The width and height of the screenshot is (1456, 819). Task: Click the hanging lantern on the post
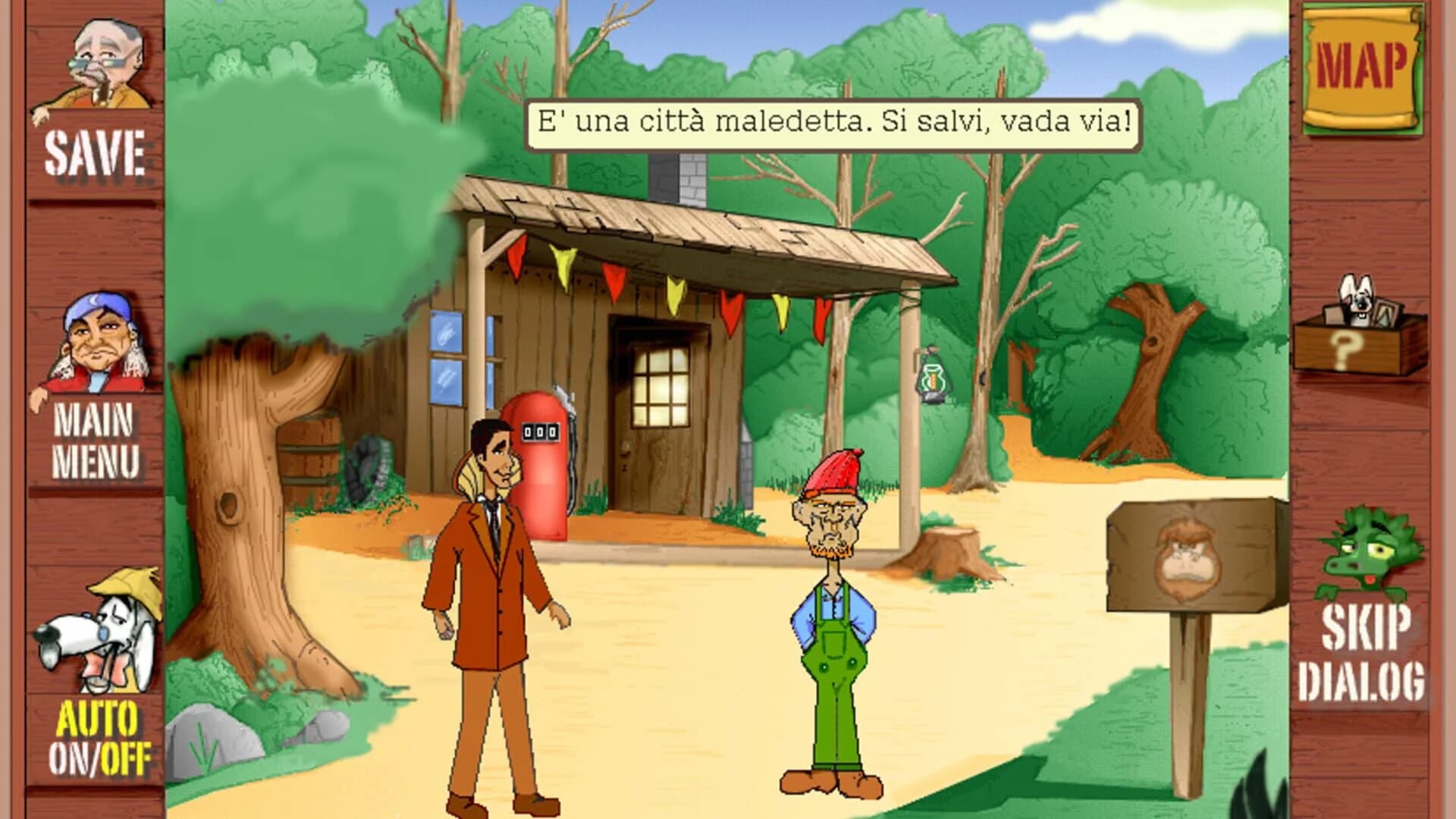click(931, 378)
